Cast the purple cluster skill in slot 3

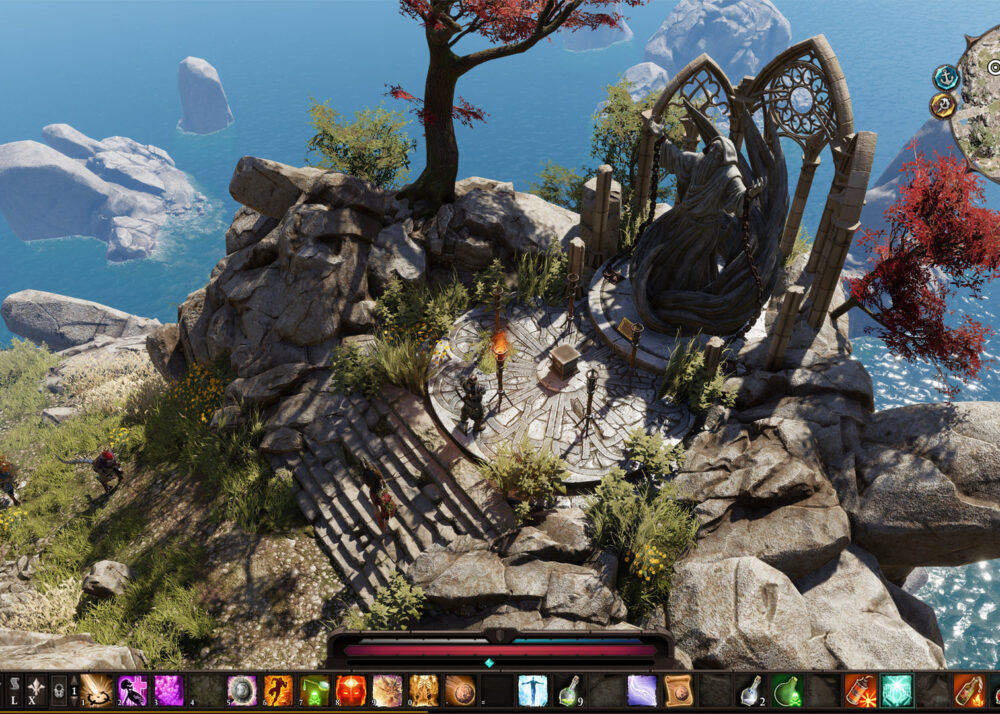pyautogui.click(x=168, y=691)
